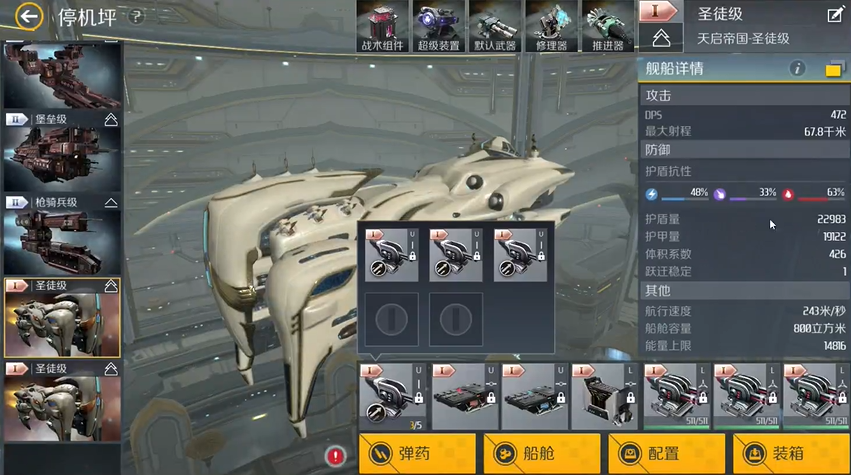The width and height of the screenshot is (851, 475).
Task: Open the 超级装置 module category
Action: point(438,26)
